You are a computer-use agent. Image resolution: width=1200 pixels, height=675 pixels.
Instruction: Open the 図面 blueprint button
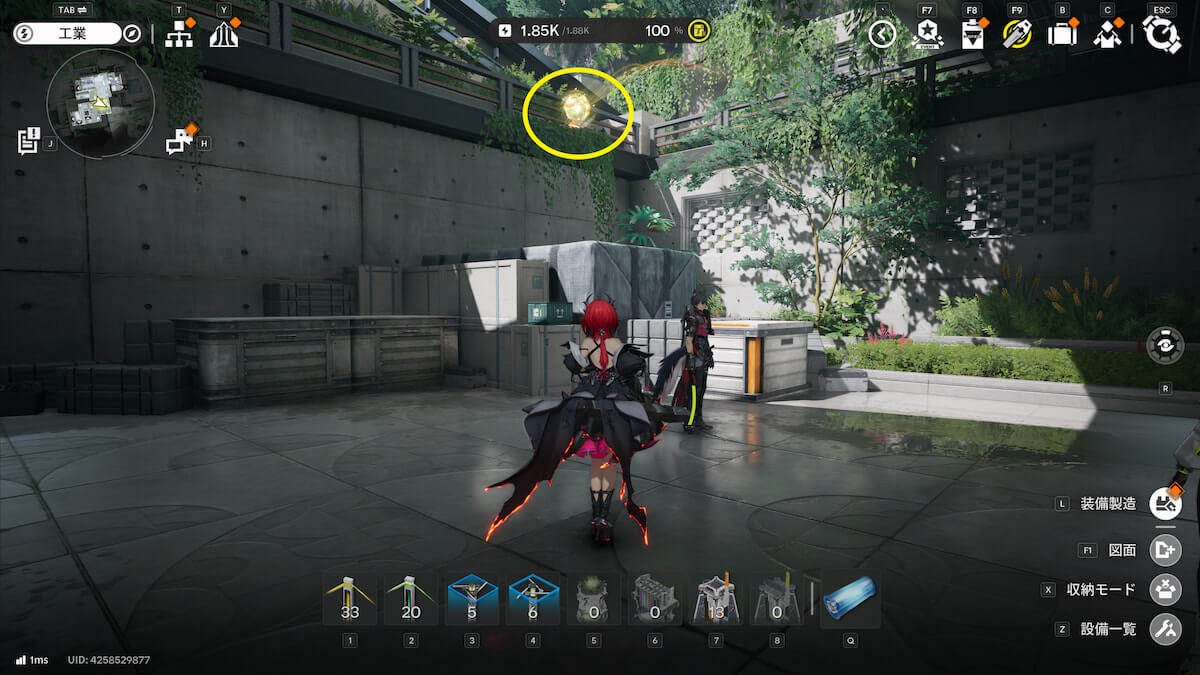pyautogui.click(x=1165, y=549)
